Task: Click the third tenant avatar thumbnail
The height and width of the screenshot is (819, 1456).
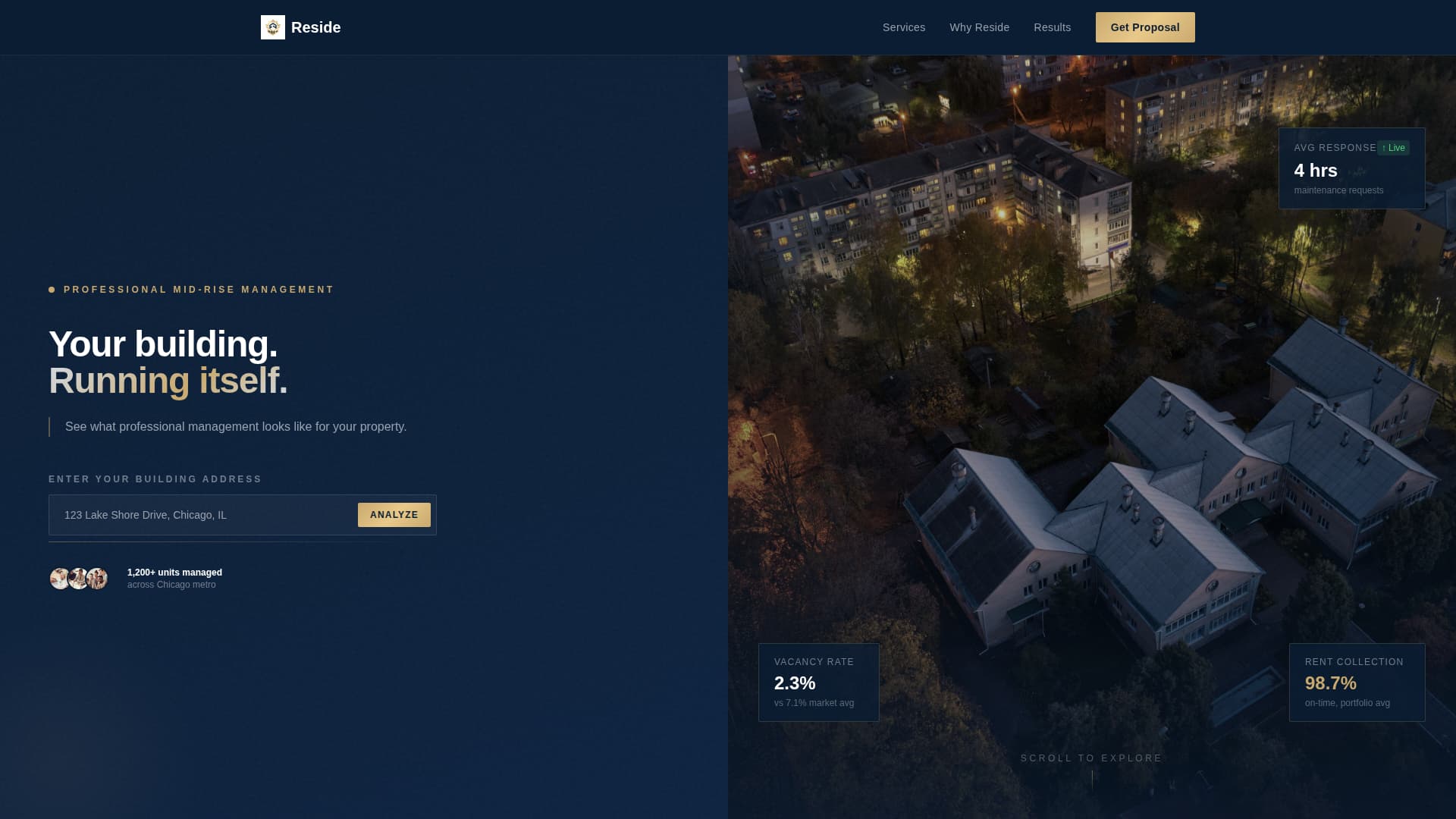Action: pos(97,578)
